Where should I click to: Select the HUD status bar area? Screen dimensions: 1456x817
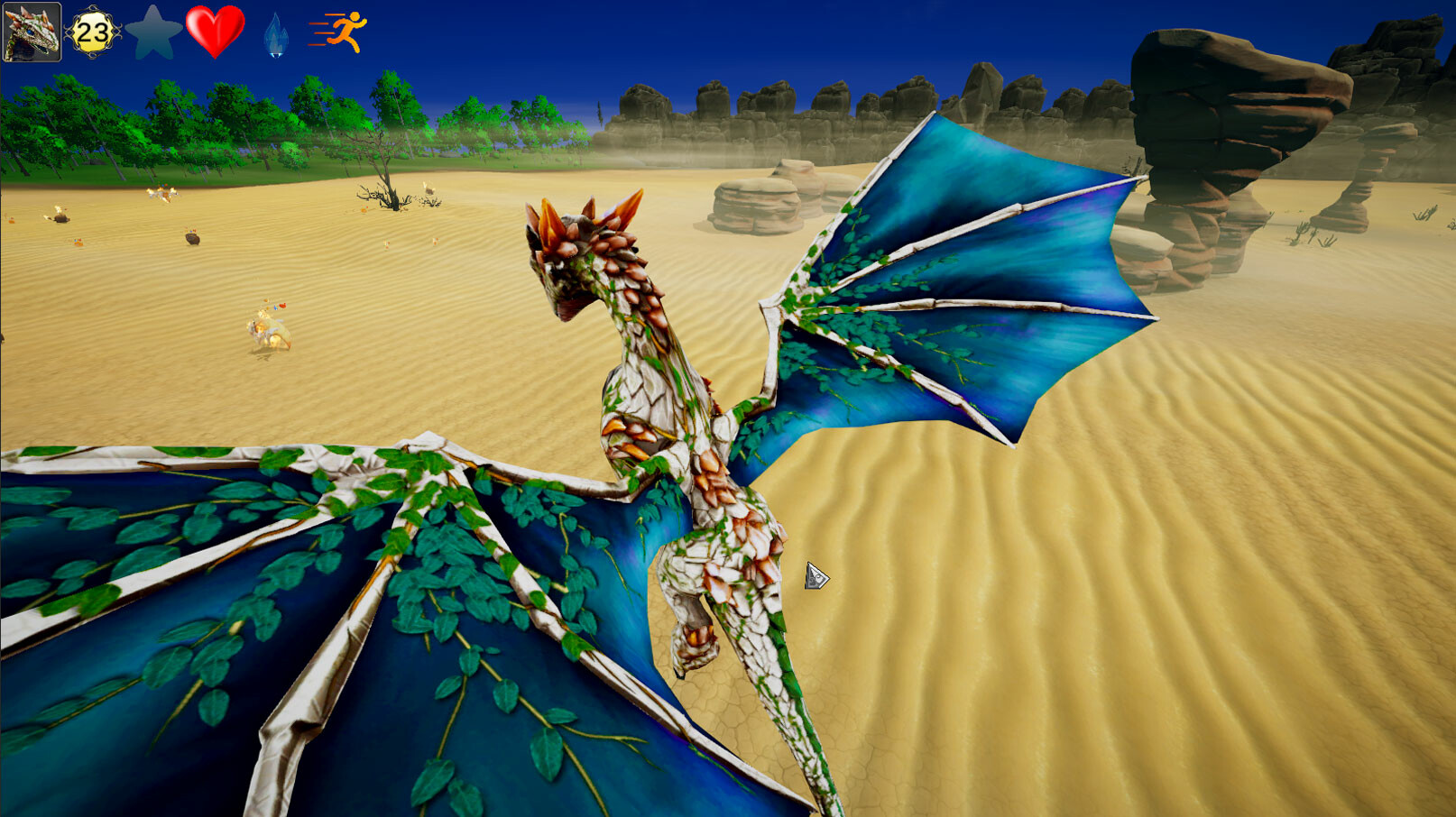tap(180, 30)
